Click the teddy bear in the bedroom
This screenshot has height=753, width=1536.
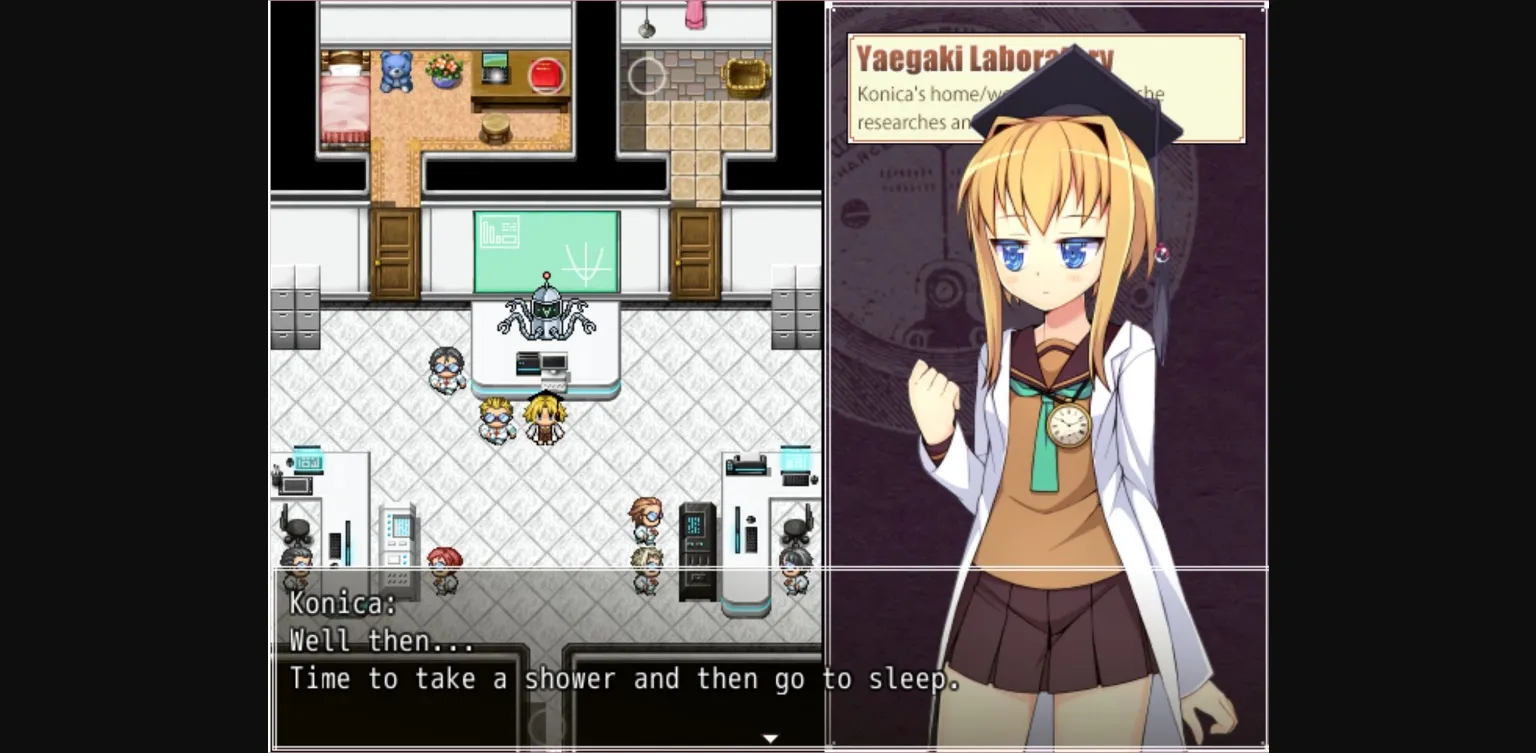click(x=394, y=72)
